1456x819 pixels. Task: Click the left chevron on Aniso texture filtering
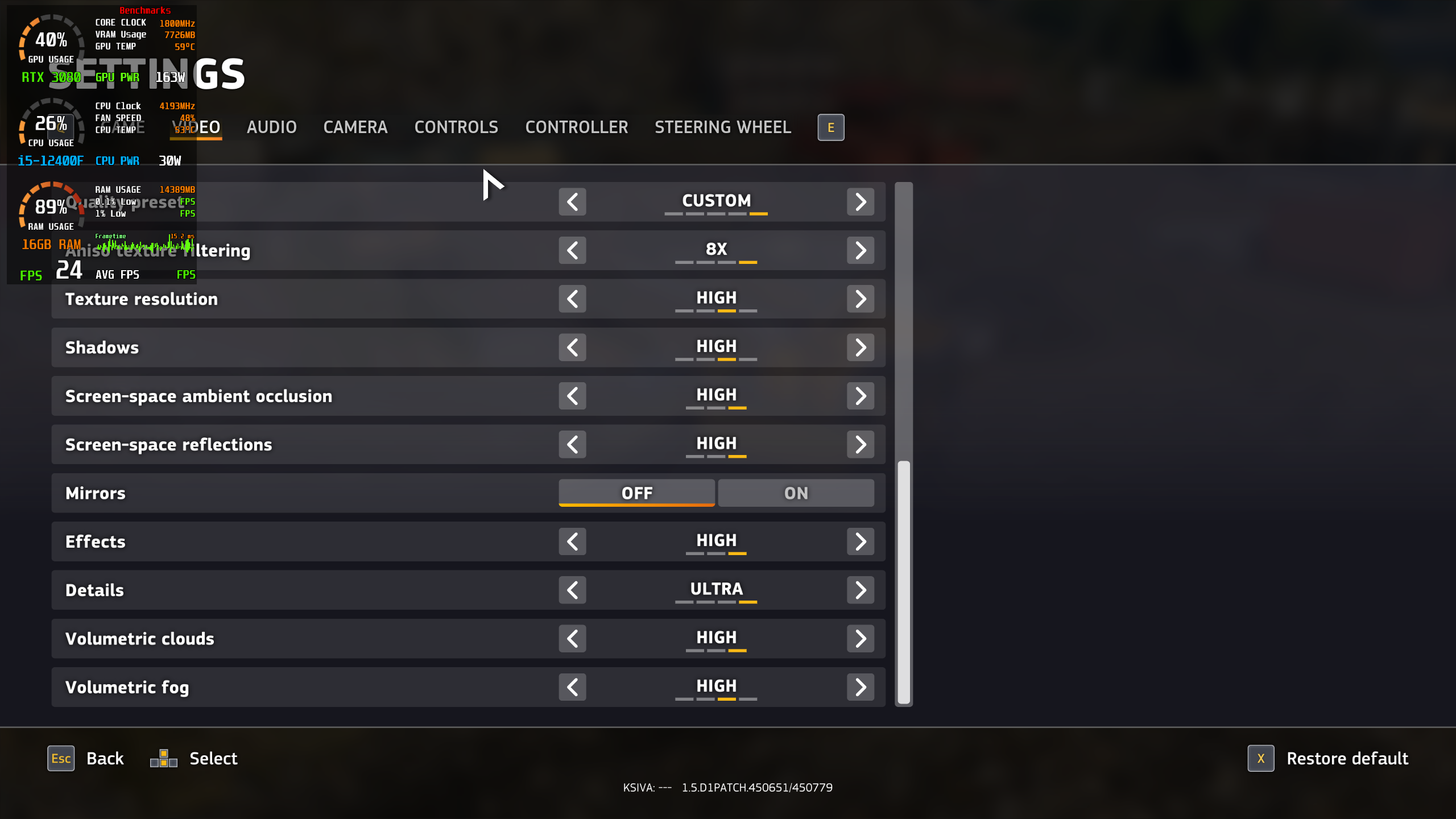(572, 250)
